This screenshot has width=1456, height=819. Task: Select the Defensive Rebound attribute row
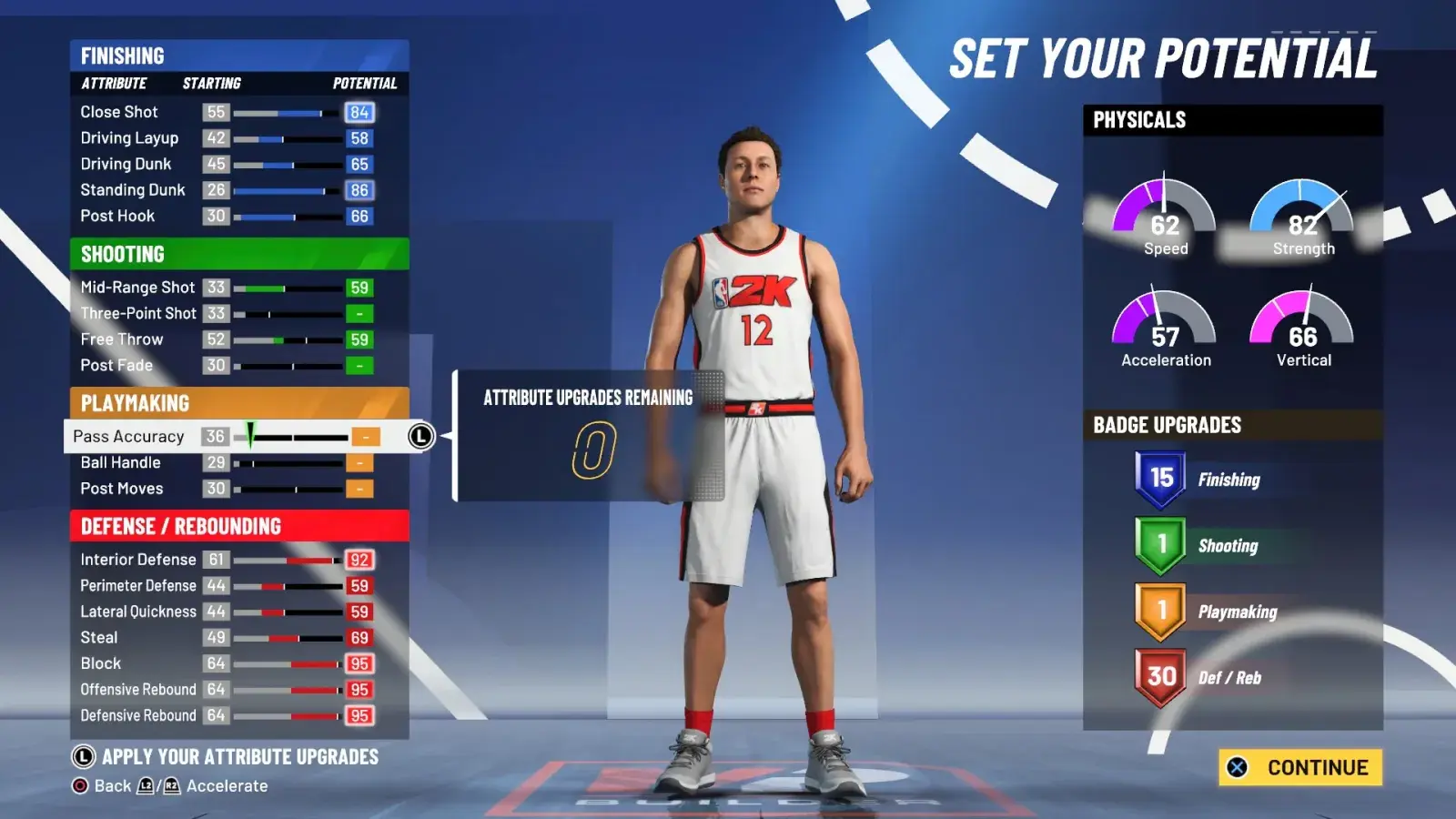[227, 716]
